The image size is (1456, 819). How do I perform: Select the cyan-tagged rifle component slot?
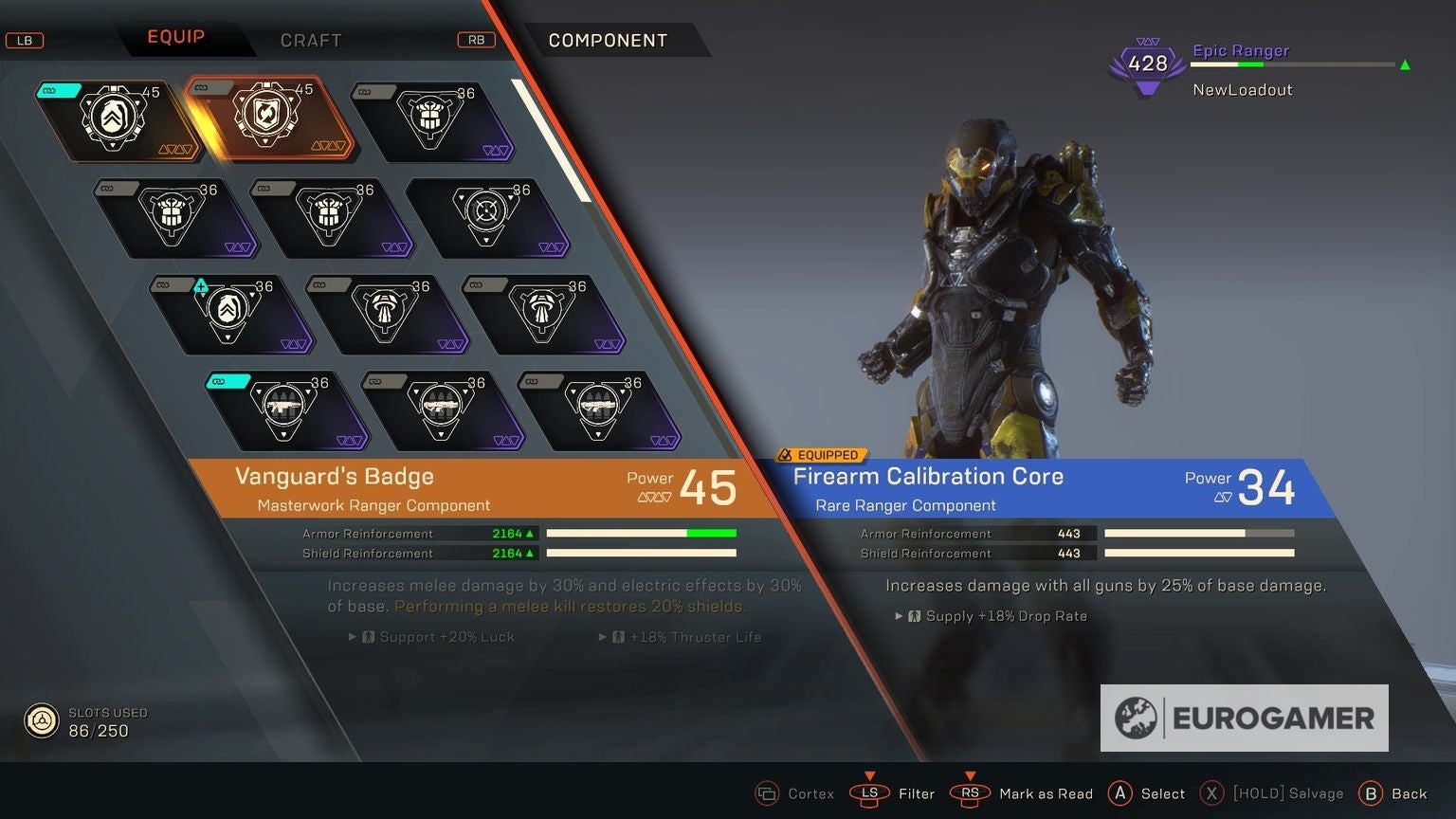(285, 409)
